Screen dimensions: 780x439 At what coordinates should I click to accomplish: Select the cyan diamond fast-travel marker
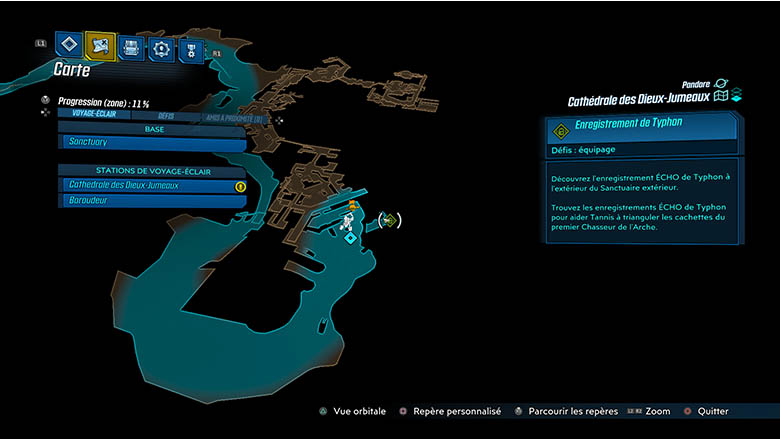coord(350,238)
